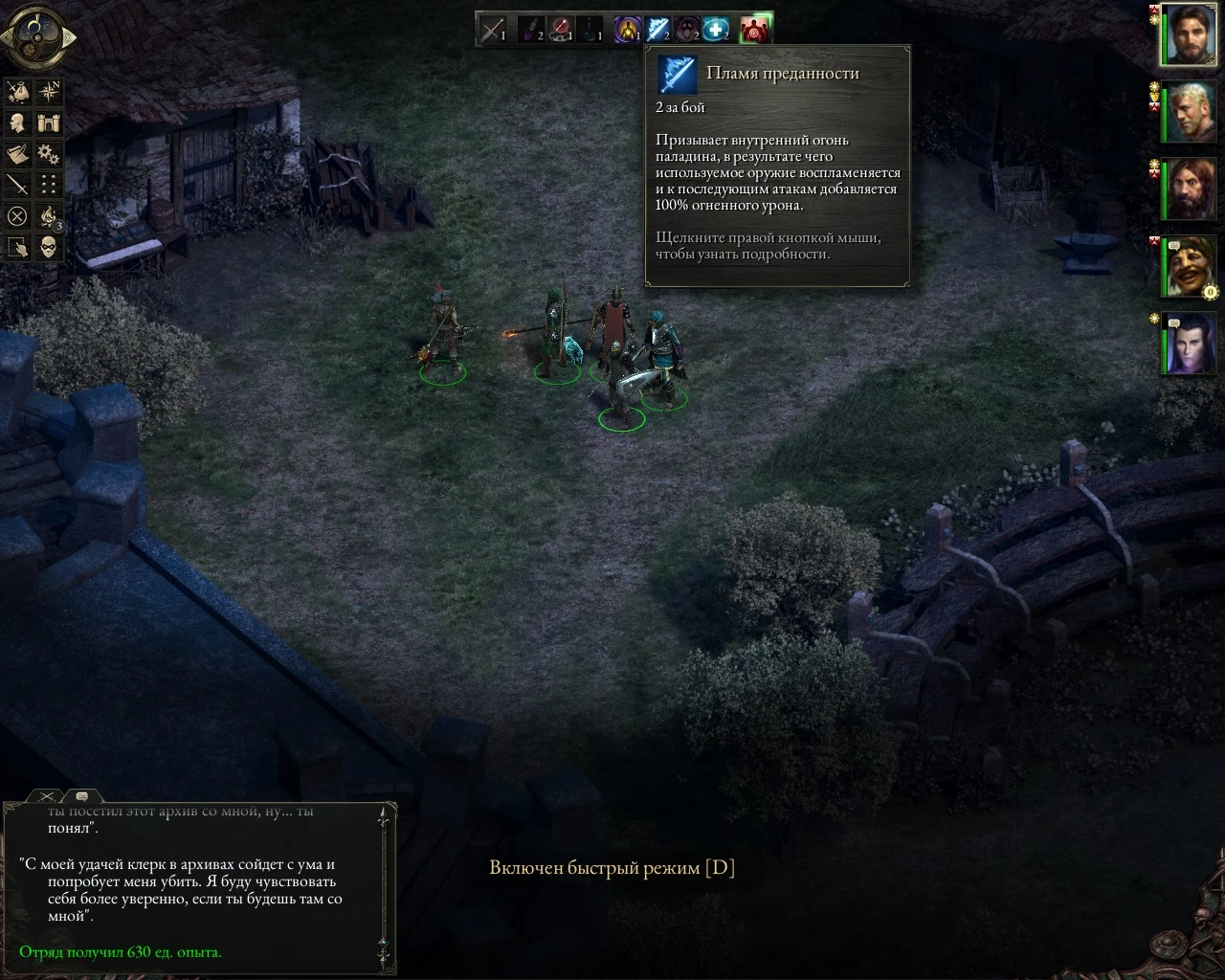Open the inventory with the loot bag icon
Screen dimensions: 1225x980
(17, 92)
